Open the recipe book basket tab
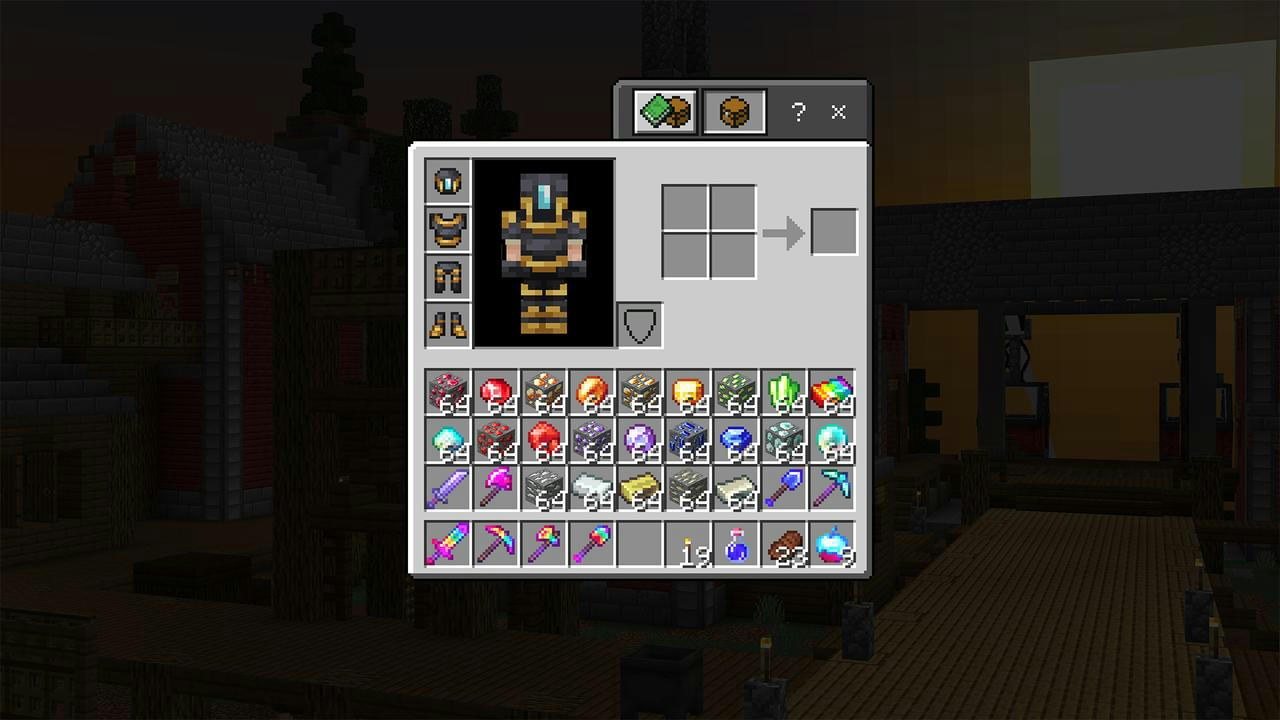This screenshot has height=720, width=1280. coord(733,111)
